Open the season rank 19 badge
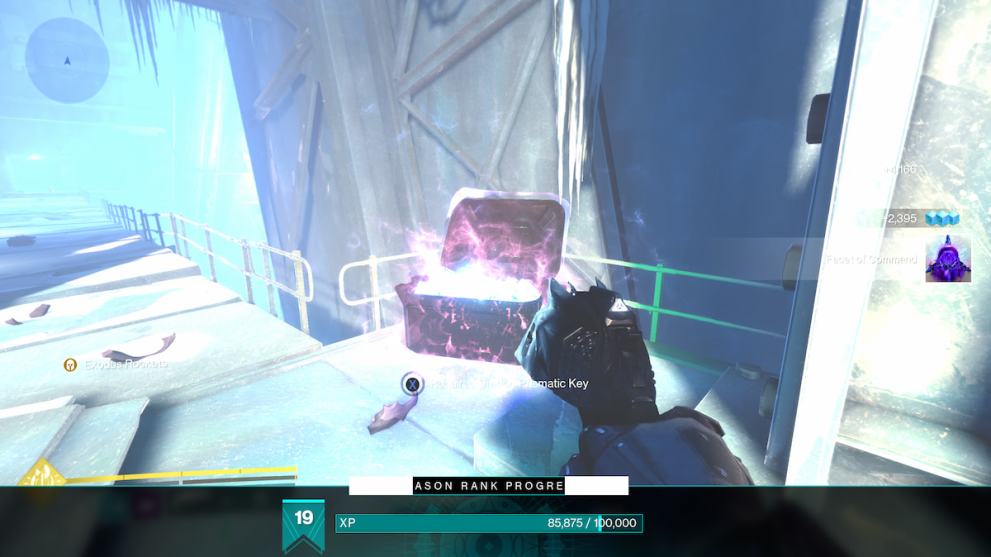Screen dimensions: 991x557 click(304, 523)
